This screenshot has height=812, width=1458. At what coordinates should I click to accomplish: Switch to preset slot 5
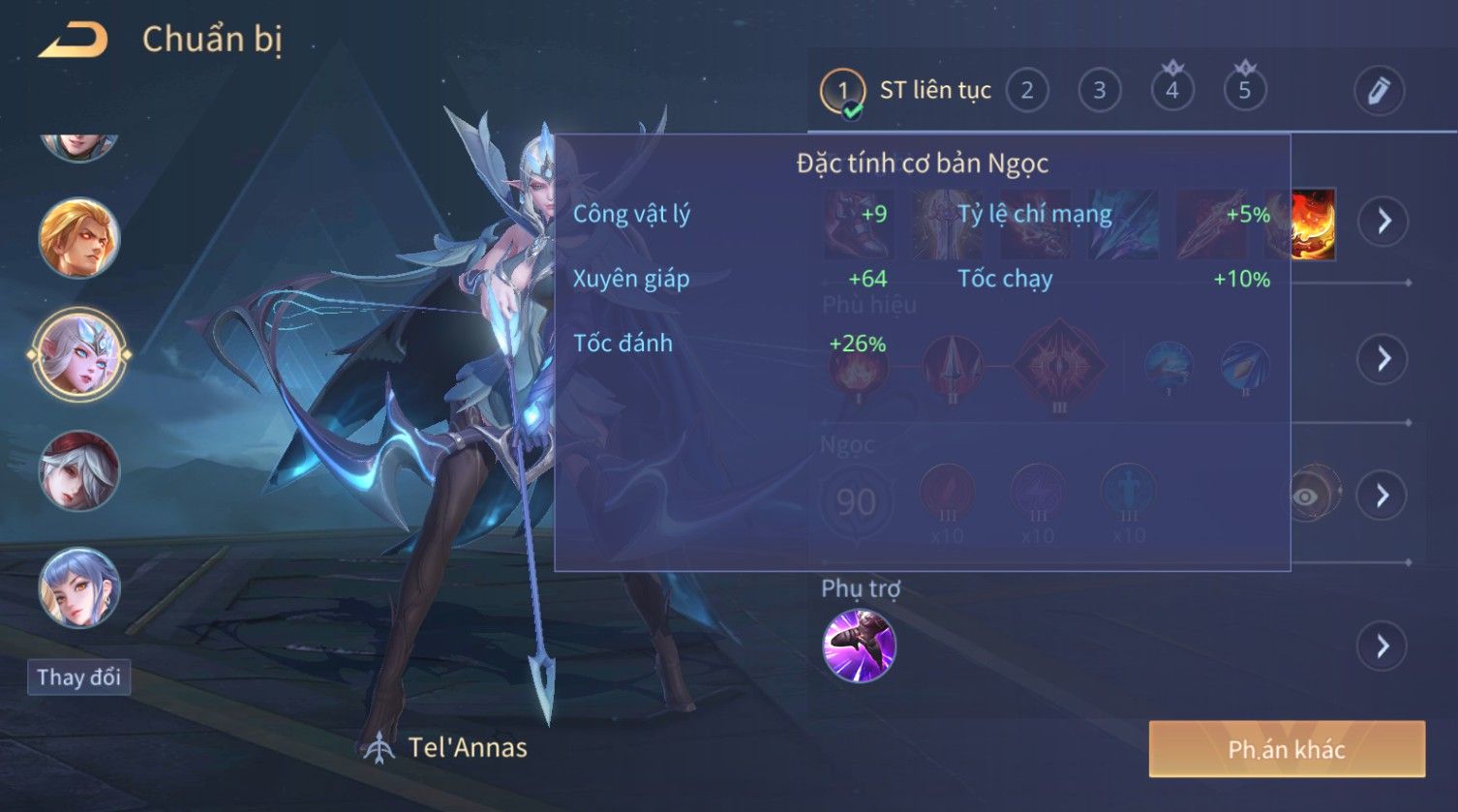click(x=1244, y=91)
